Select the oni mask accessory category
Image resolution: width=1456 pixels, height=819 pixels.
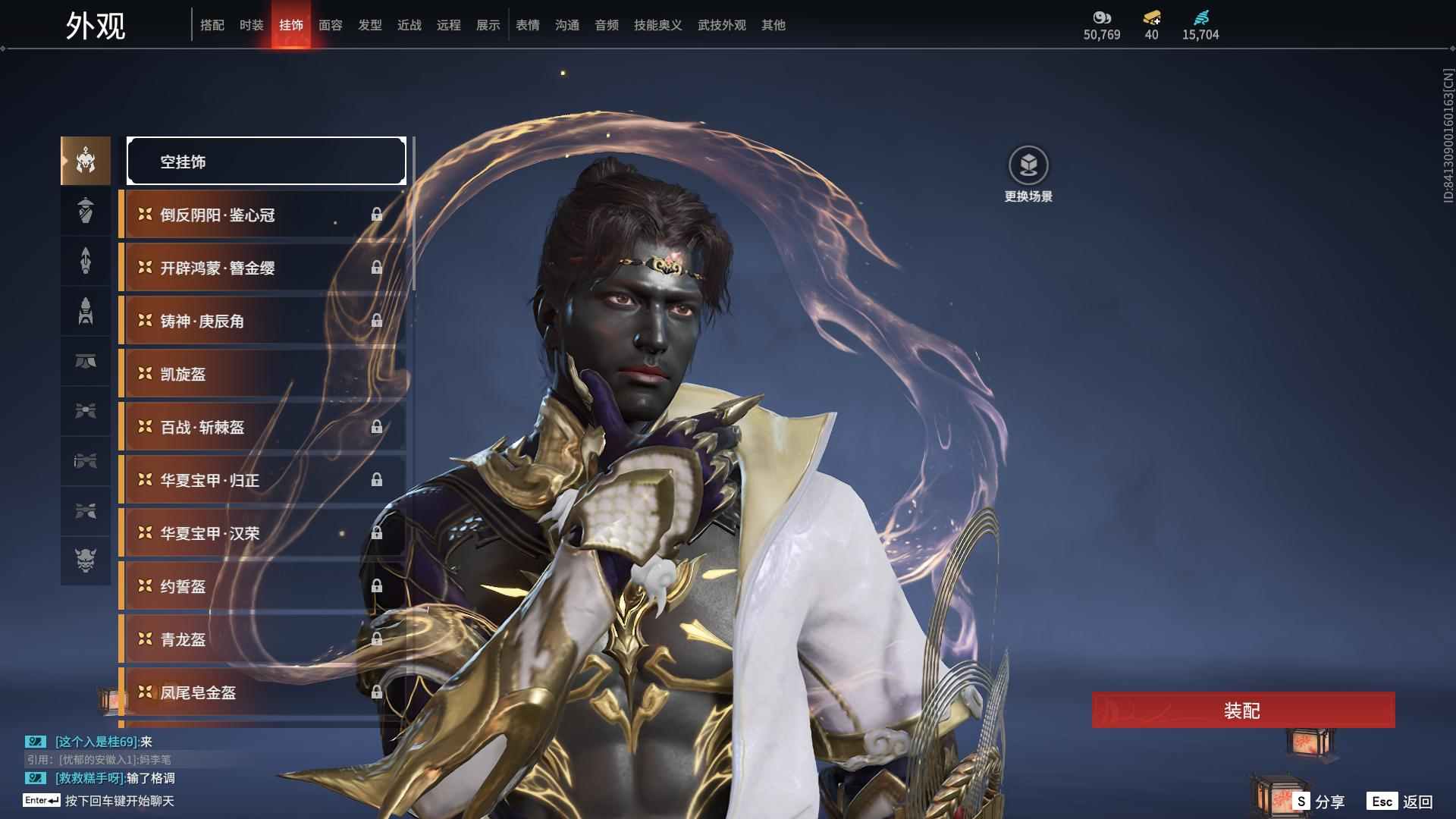click(86, 560)
